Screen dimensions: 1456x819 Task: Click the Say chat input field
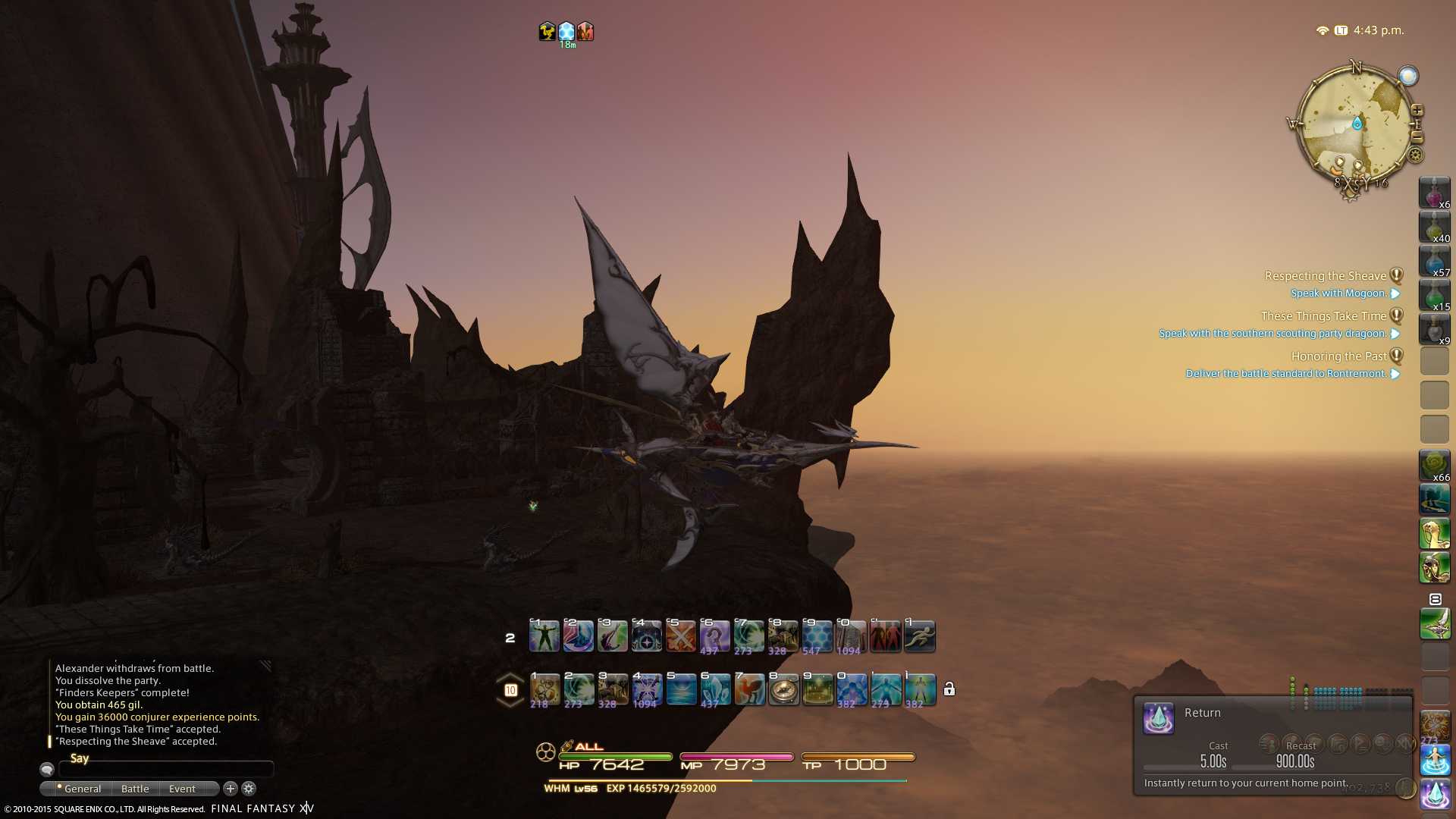pyautogui.click(x=167, y=769)
